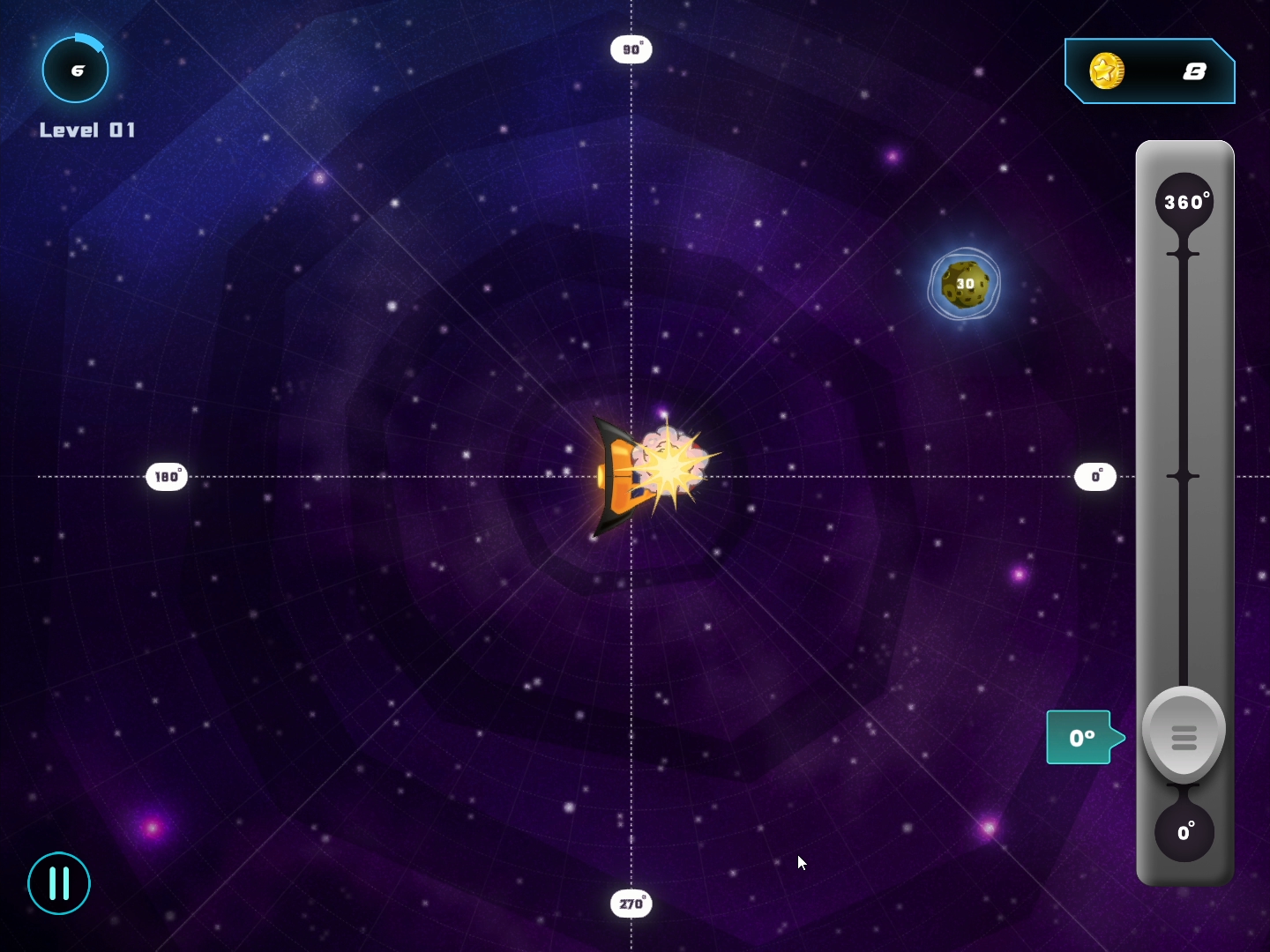1270x952 pixels.
Task: Click the 90° marker at the top
Action: [x=631, y=49]
